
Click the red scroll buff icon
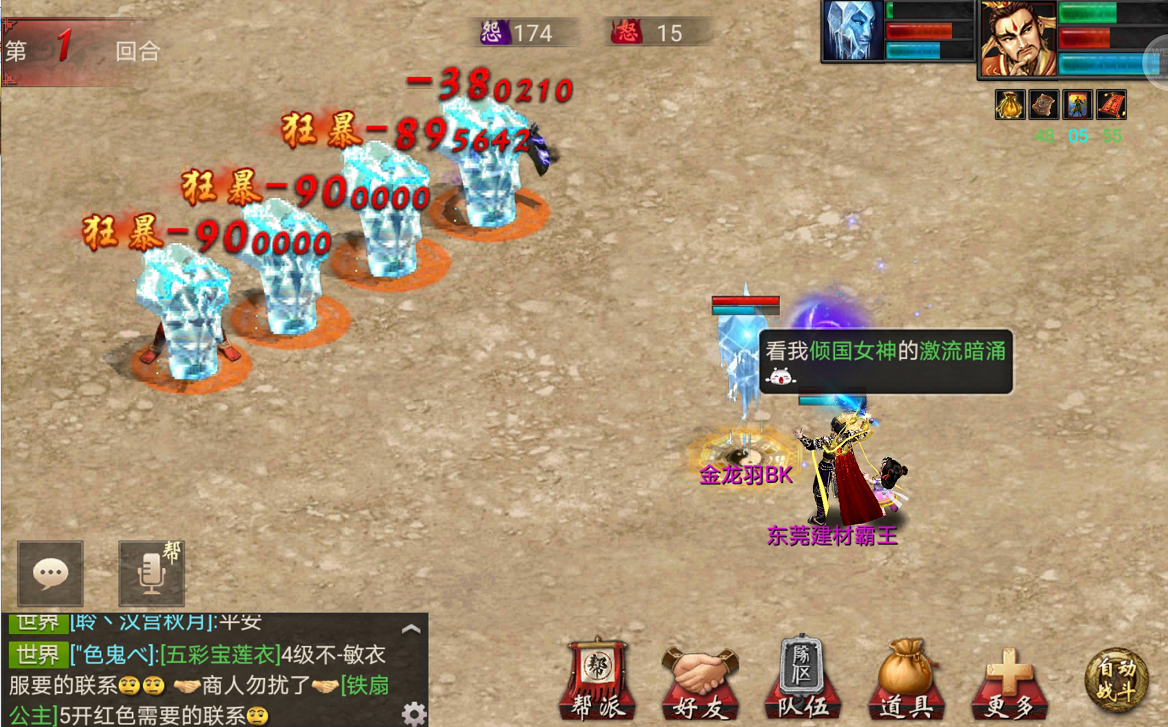tap(1112, 104)
